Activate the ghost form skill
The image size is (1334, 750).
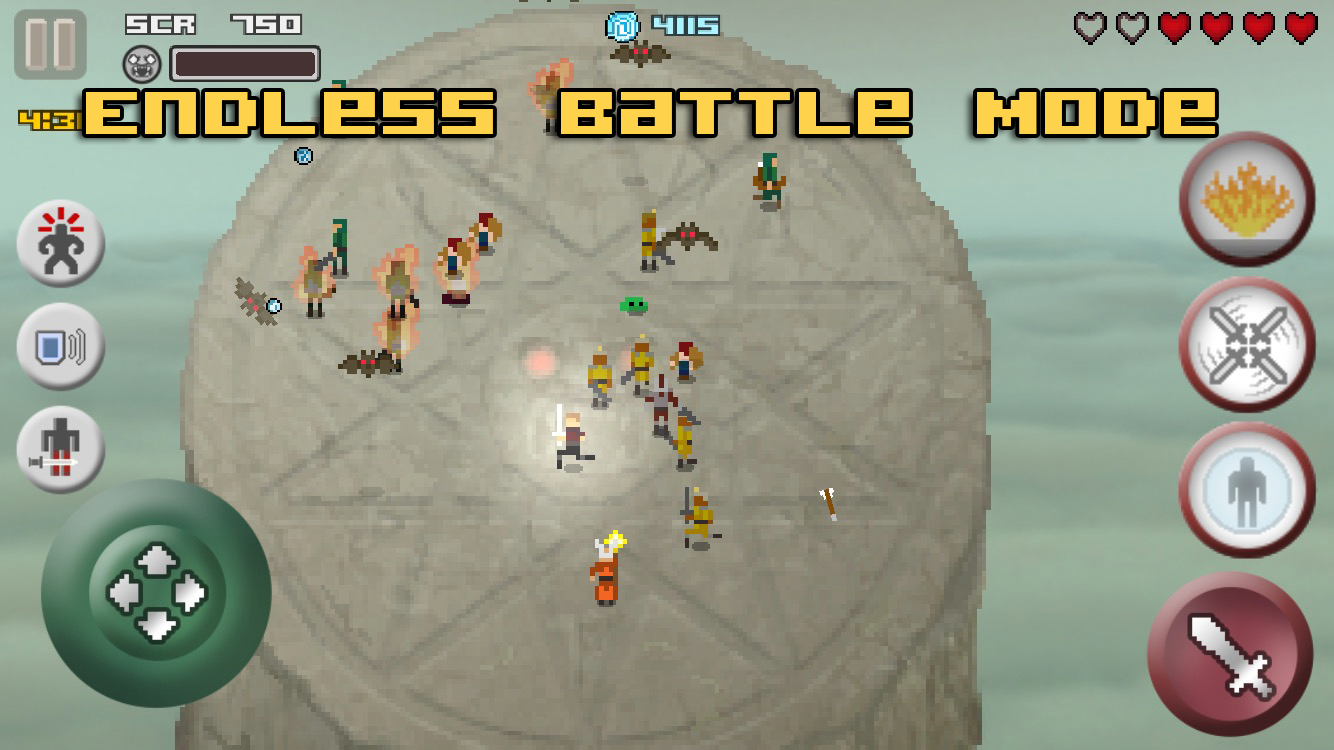pos(1246,490)
